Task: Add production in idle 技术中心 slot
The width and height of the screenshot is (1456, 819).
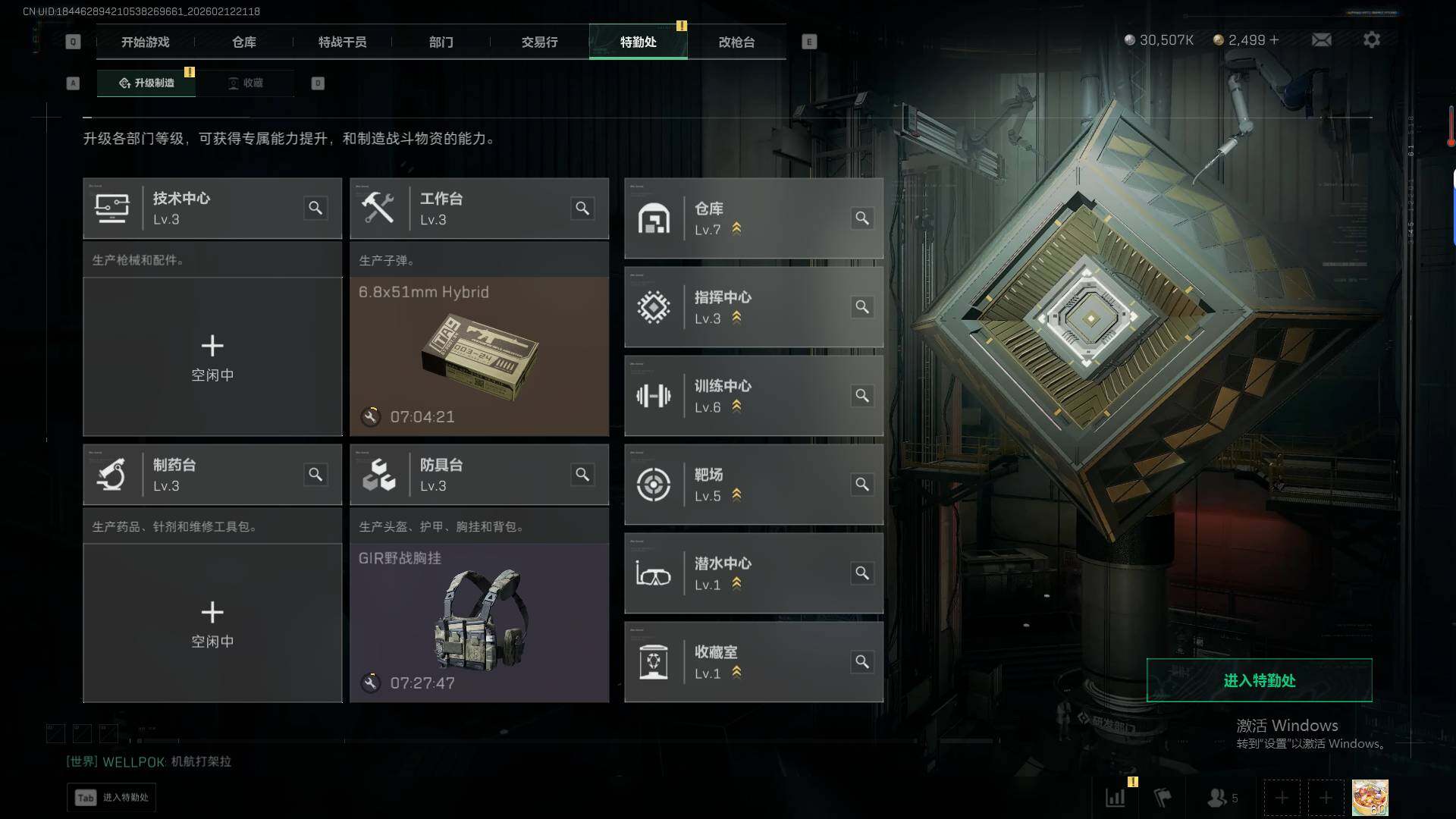Action: (212, 356)
